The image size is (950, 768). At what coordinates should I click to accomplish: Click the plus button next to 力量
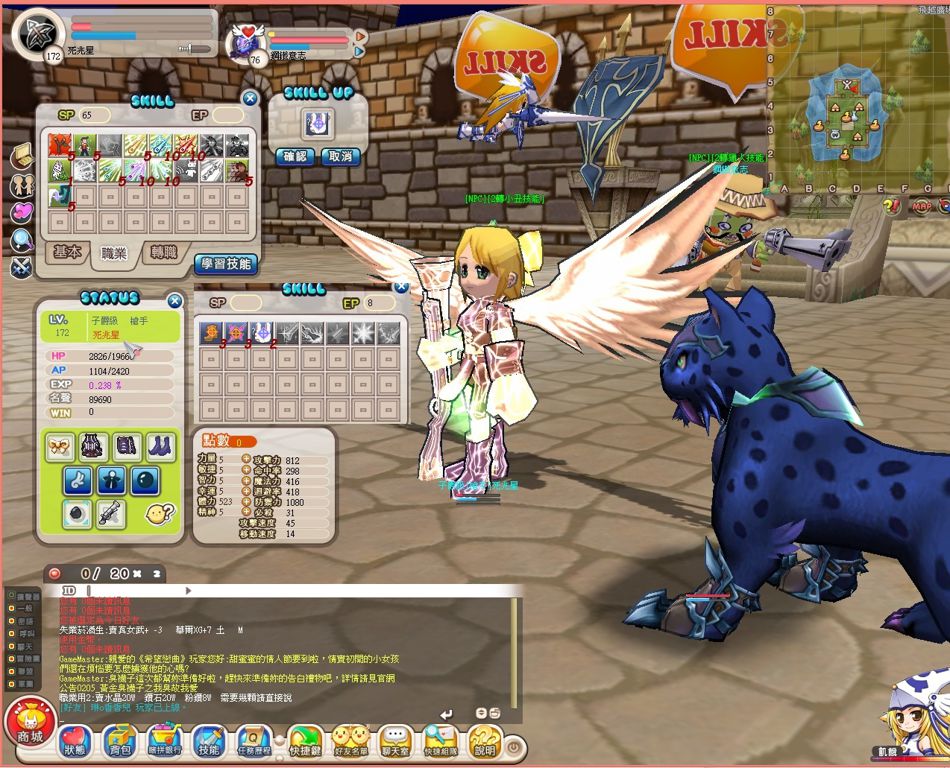click(x=246, y=459)
